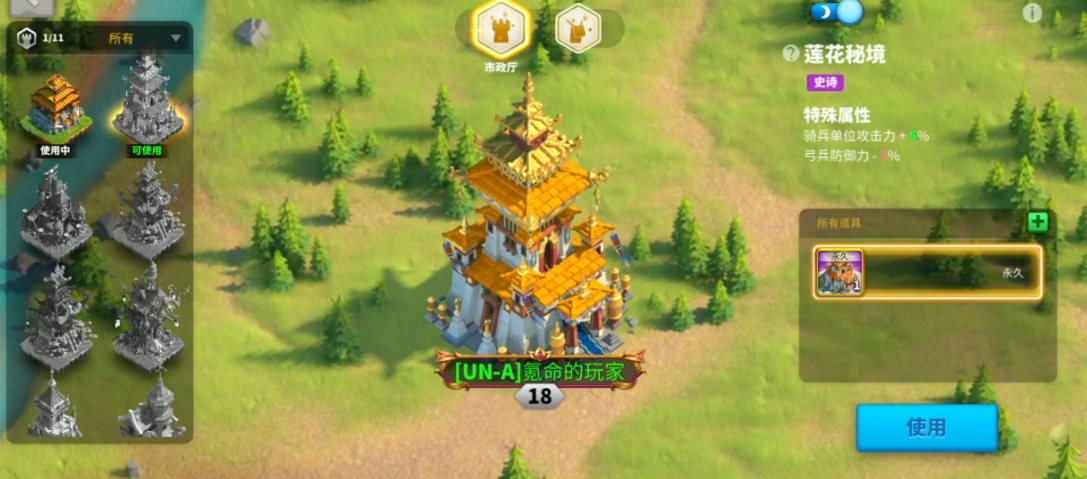Switch to the tab right of 市政厅
Image resolution: width=1087 pixels, height=479 pixels.
click(577, 29)
